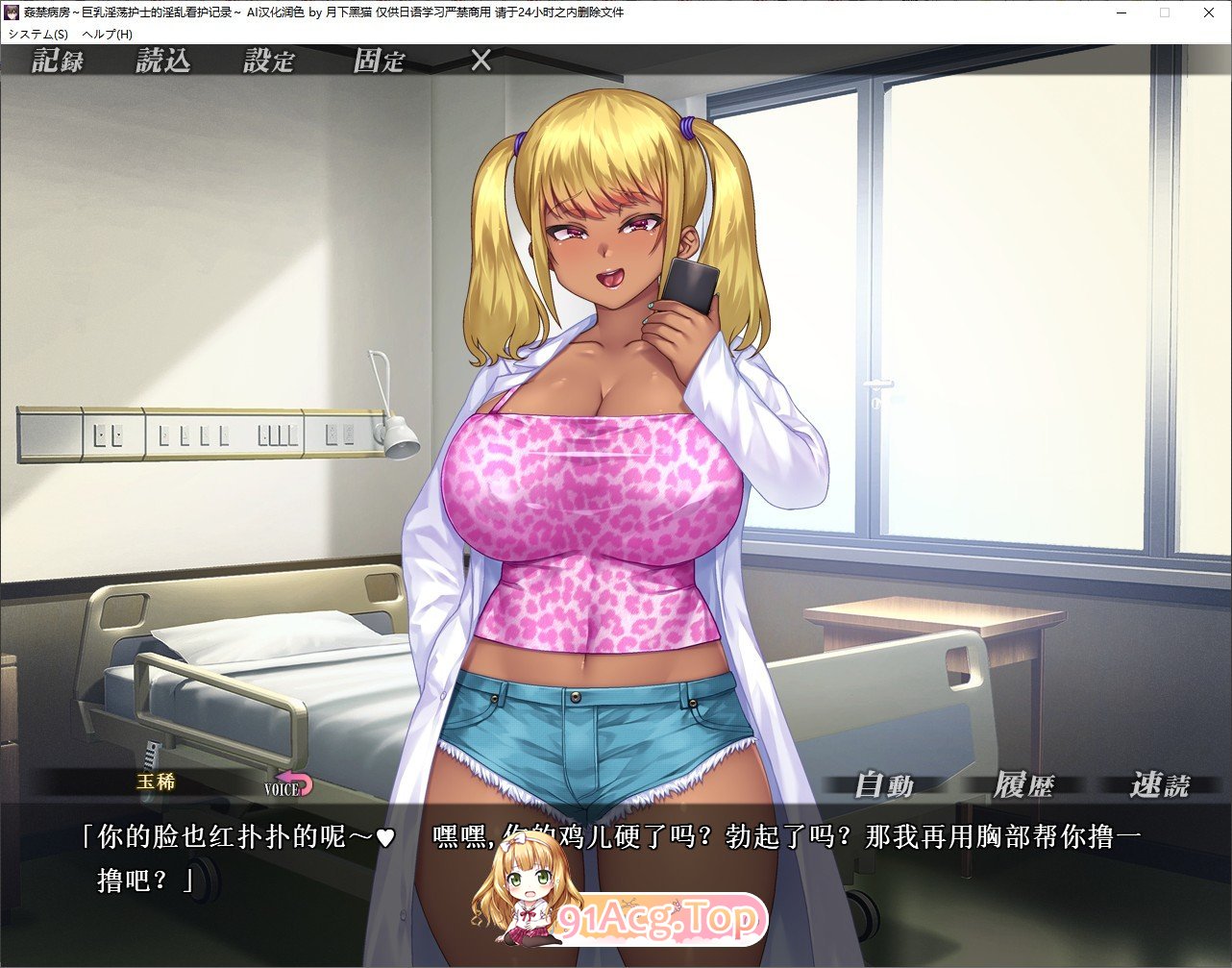Screen dimensions: 1232x968
Task: Toggle the 固定 menu bar lock
Action: point(379,62)
